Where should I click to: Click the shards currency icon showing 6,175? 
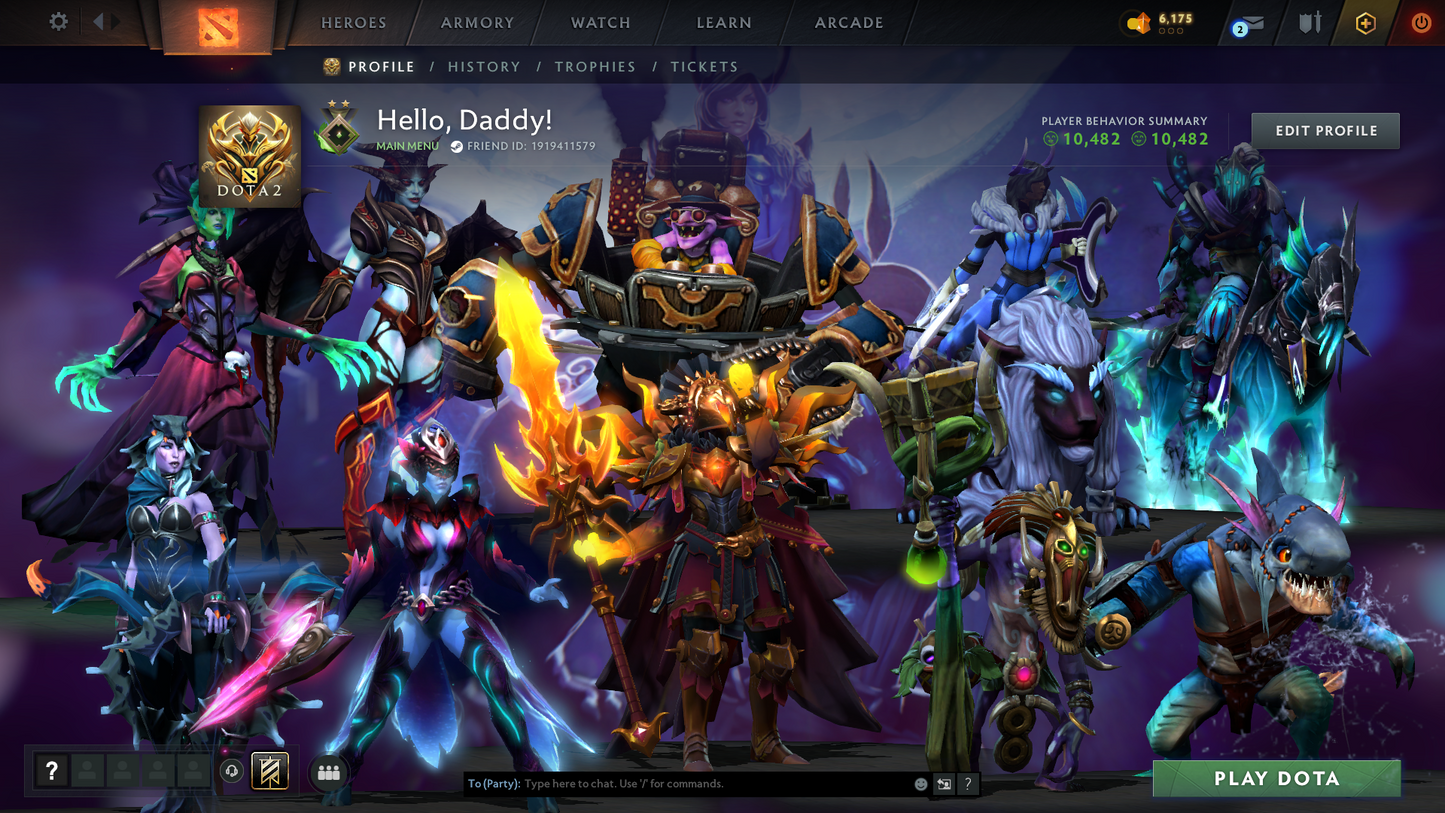1139,22
